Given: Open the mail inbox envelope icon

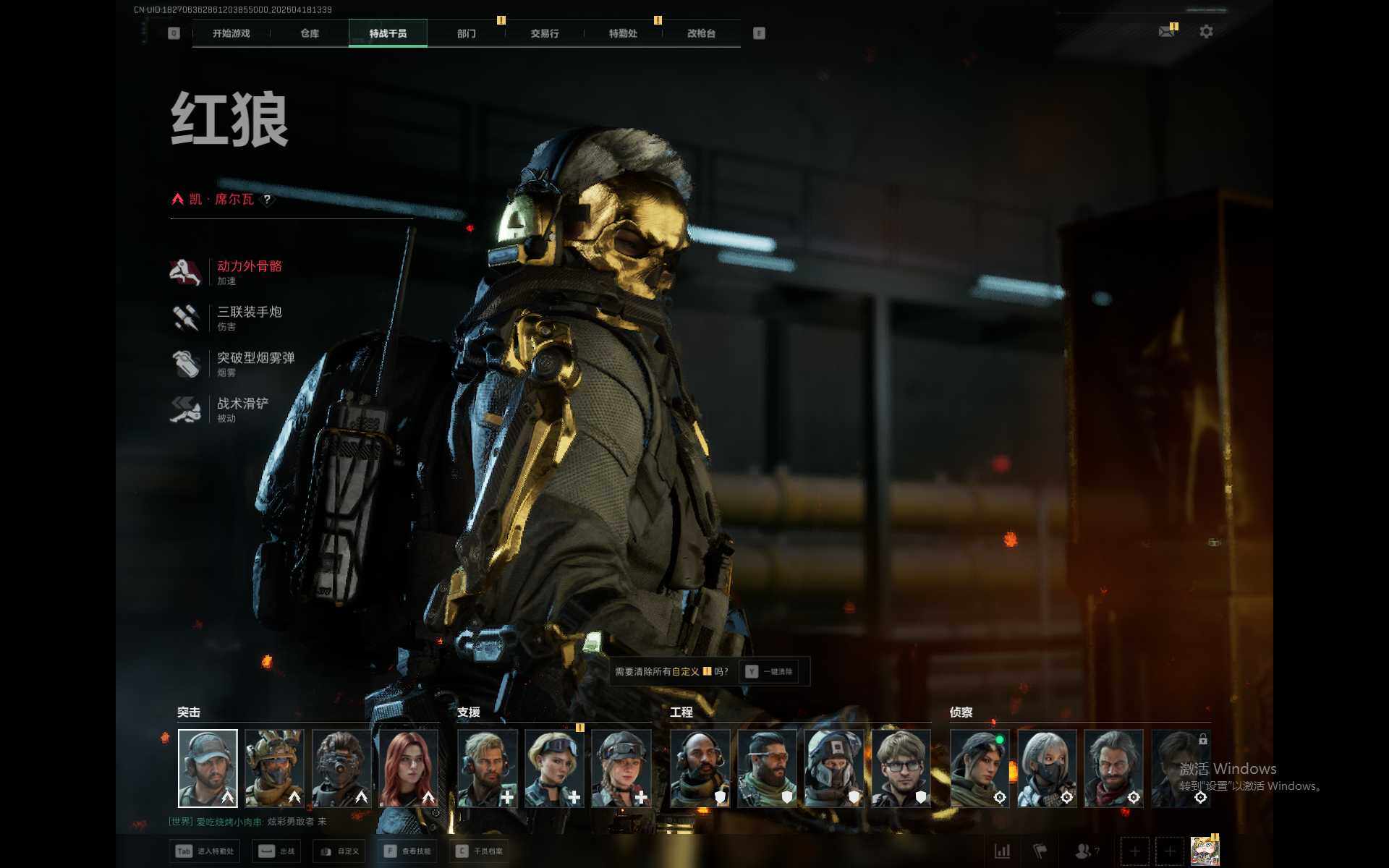Looking at the screenshot, I should click(x=1166, y=32).
